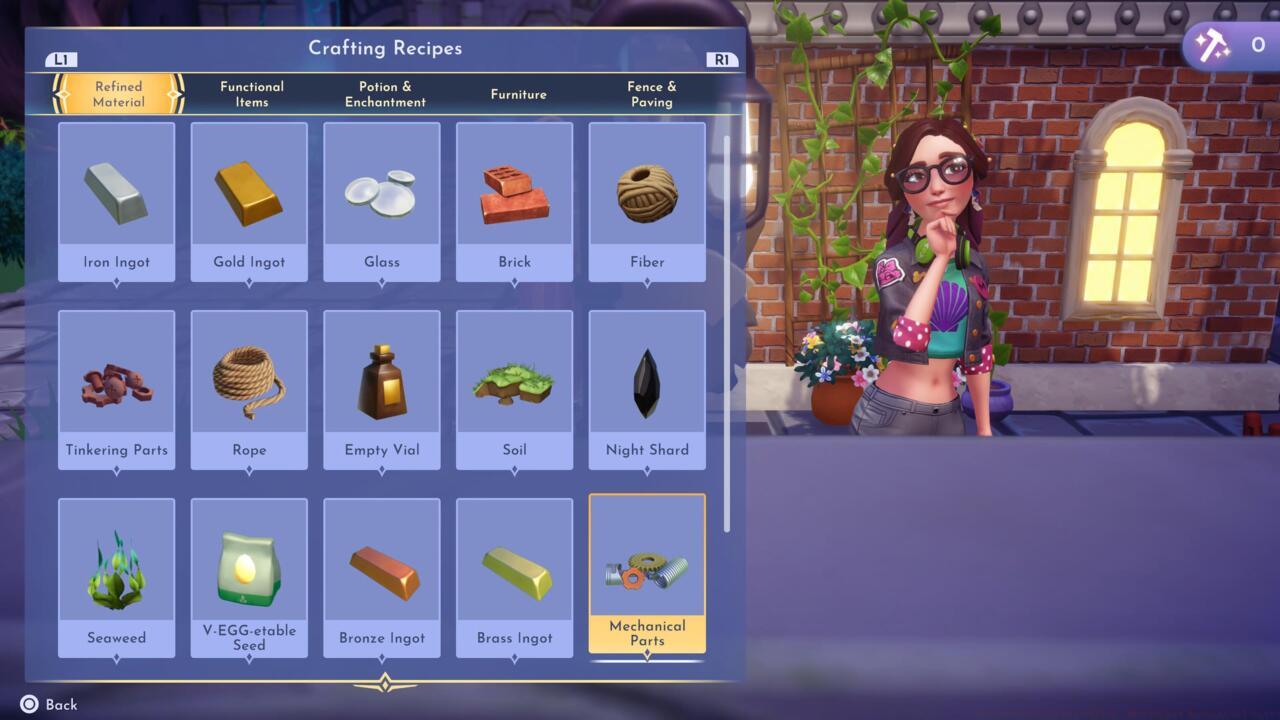Select the Rope recipe

click(x=249, y=390)
